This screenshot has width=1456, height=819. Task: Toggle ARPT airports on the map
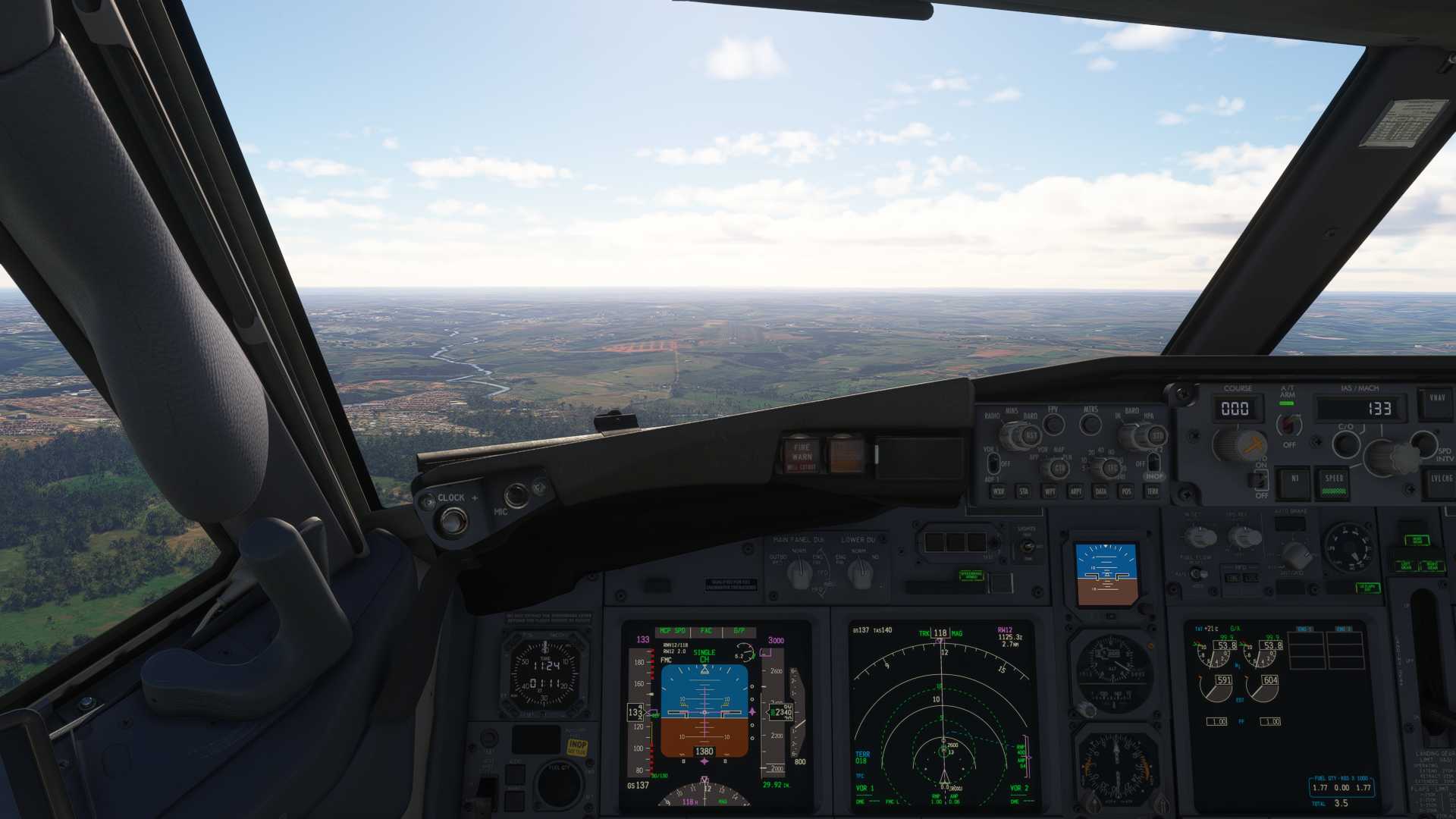coord(1075,492)
